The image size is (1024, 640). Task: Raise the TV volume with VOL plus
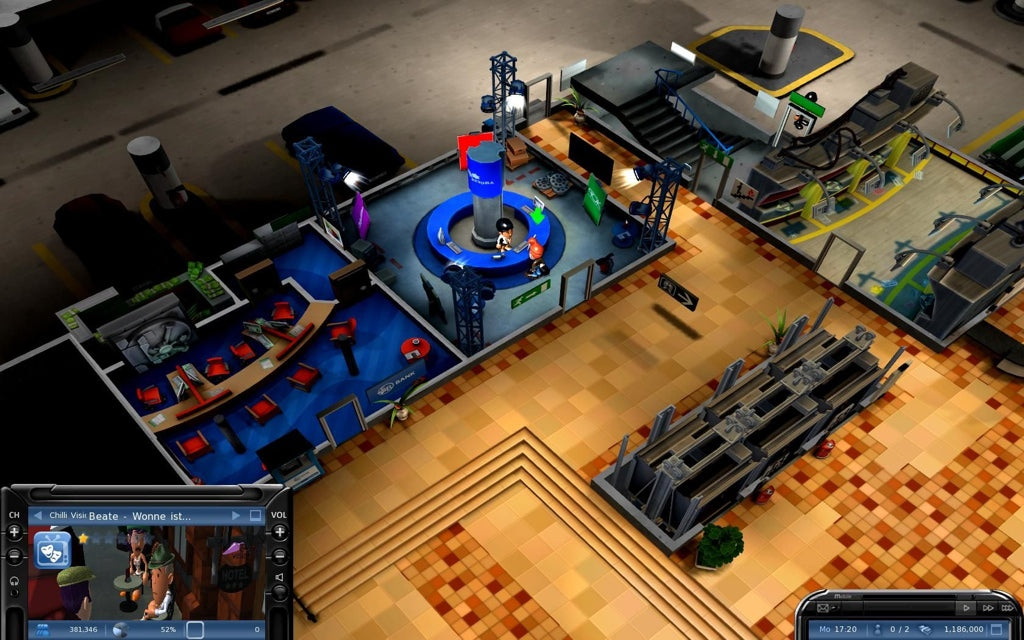280,532
